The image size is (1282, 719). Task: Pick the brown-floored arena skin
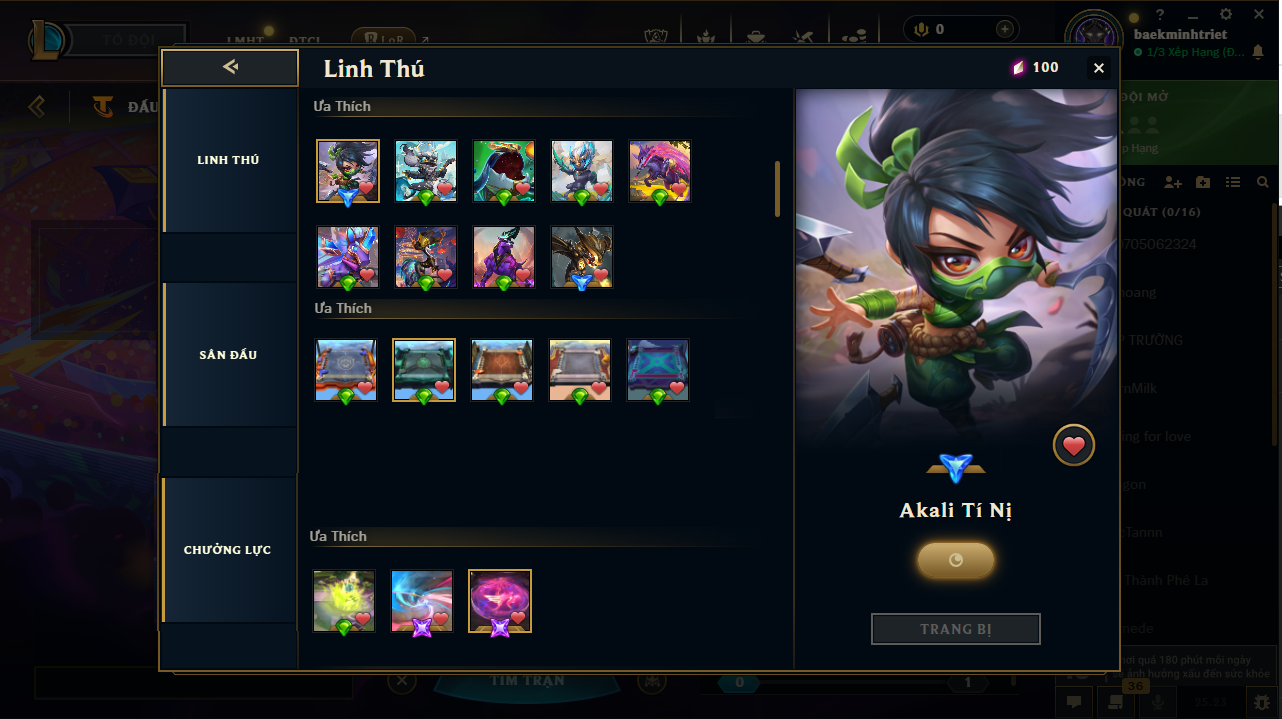pyautogui.click(x=502, y=369)
